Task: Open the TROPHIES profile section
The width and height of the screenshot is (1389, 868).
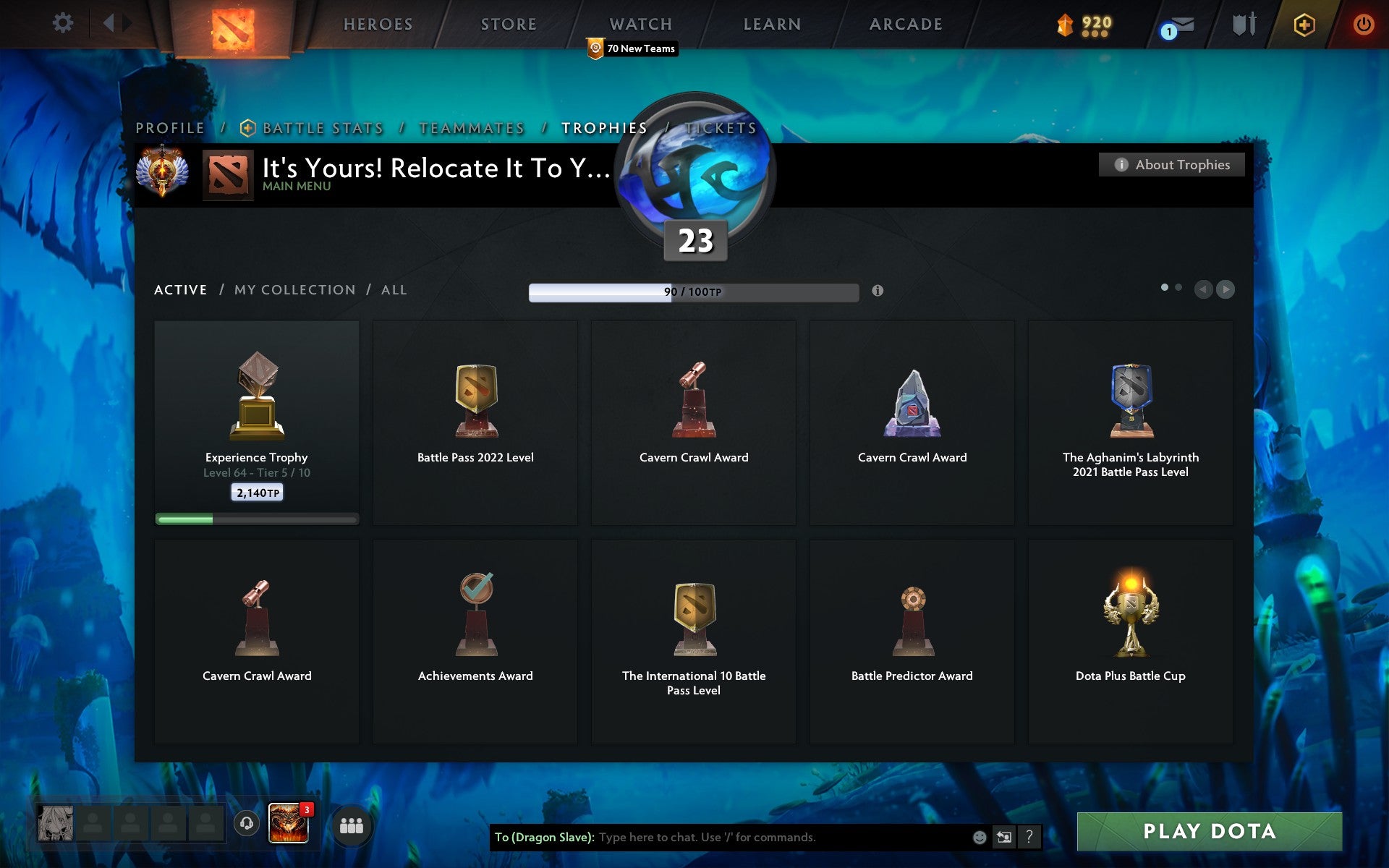Action: click(605, 128)
